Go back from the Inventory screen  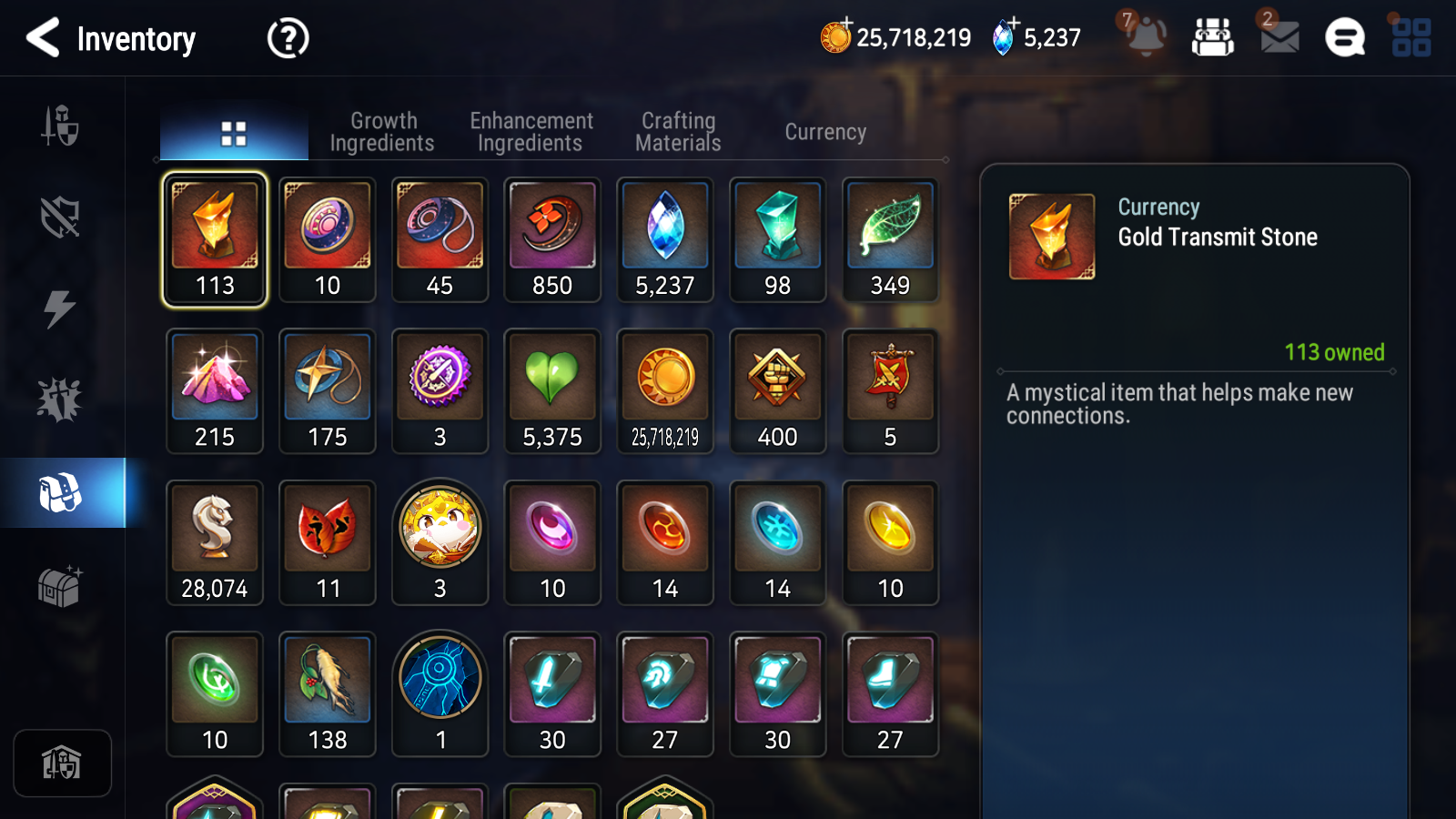pyautogui.click(x=43, y=38)
